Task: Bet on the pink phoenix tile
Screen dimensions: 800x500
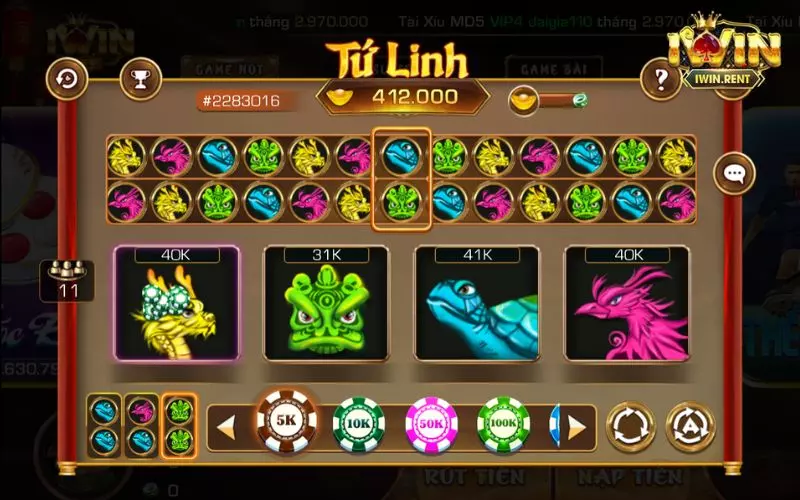Action: pyautogui.click(x=627, y=303)
